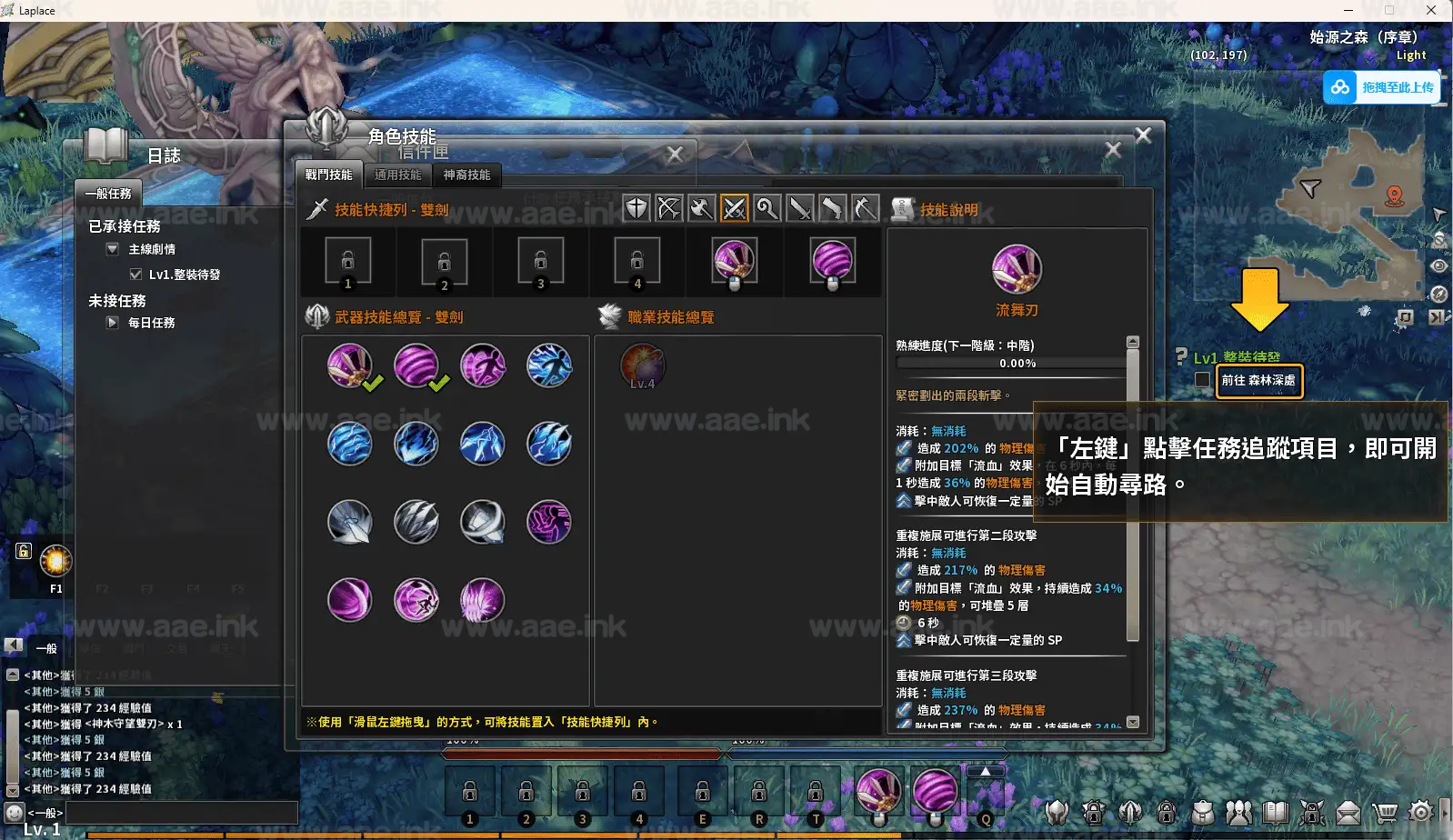Viewport: 1453px width, 840px height.
Task: Click the 拖拽至此上傳 upload button
Action: pyautogui.click(x=1382, y=87)
